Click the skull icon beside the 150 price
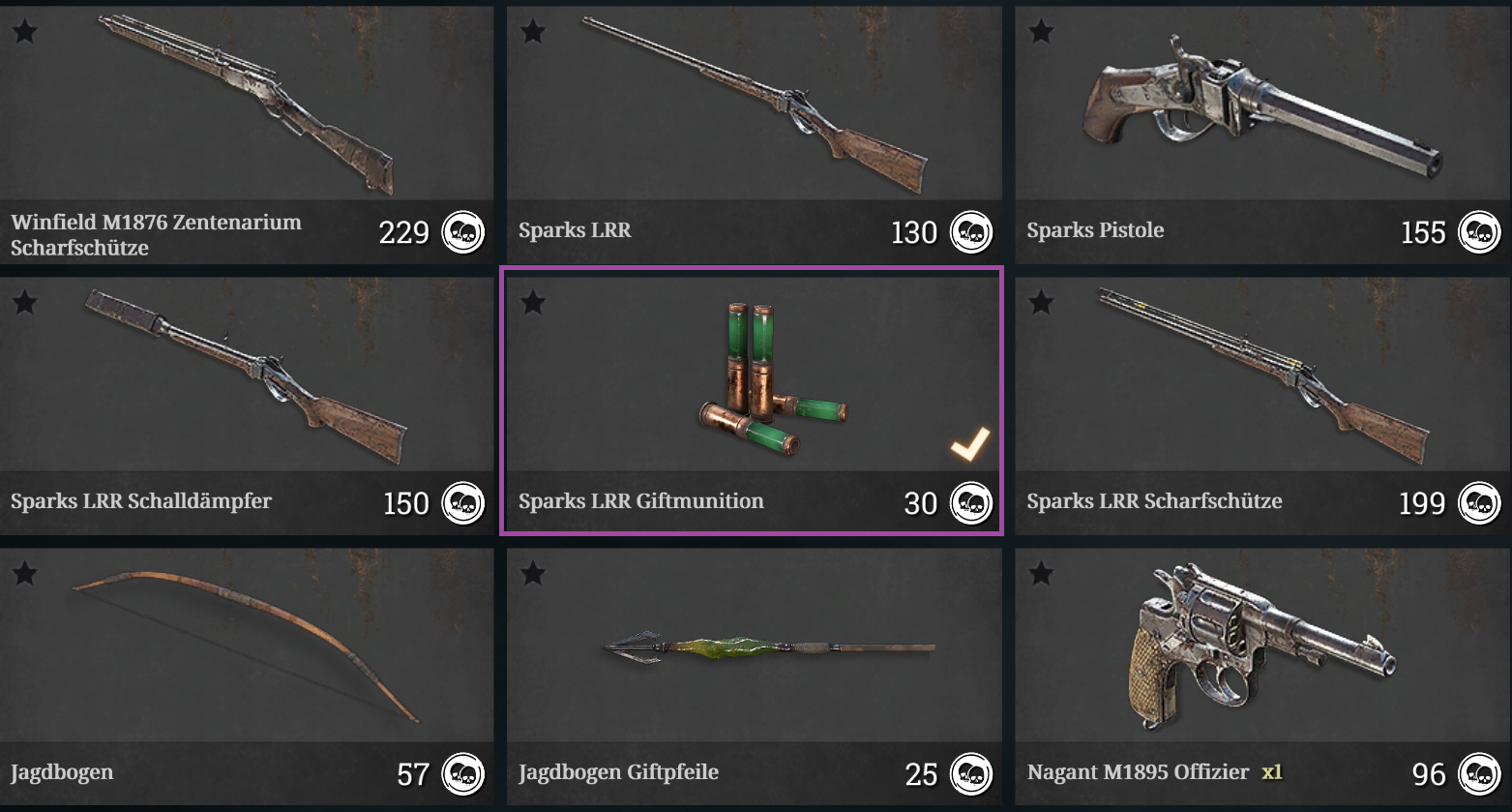The image size is (1512, 812). pyautogui.click(x=462, y=502)
